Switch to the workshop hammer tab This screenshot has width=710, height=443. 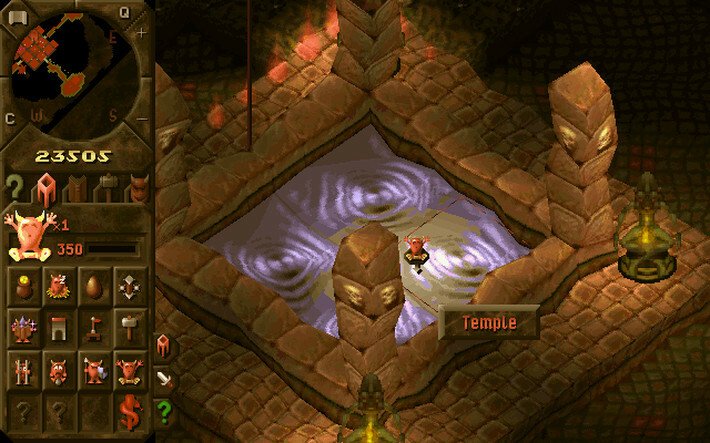[x=106, y=187]
